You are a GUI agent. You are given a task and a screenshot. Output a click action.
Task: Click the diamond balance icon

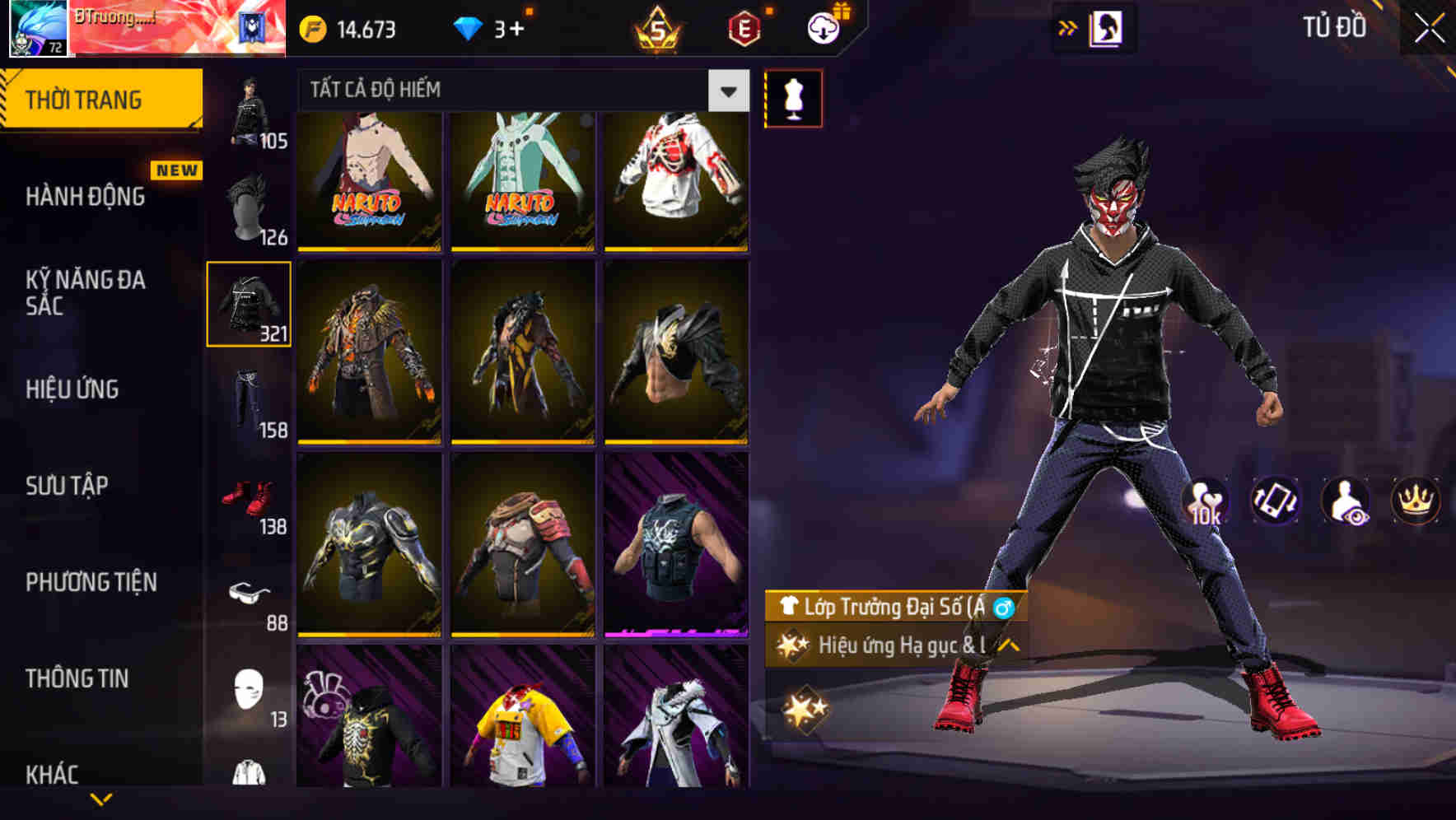[467, 28]
